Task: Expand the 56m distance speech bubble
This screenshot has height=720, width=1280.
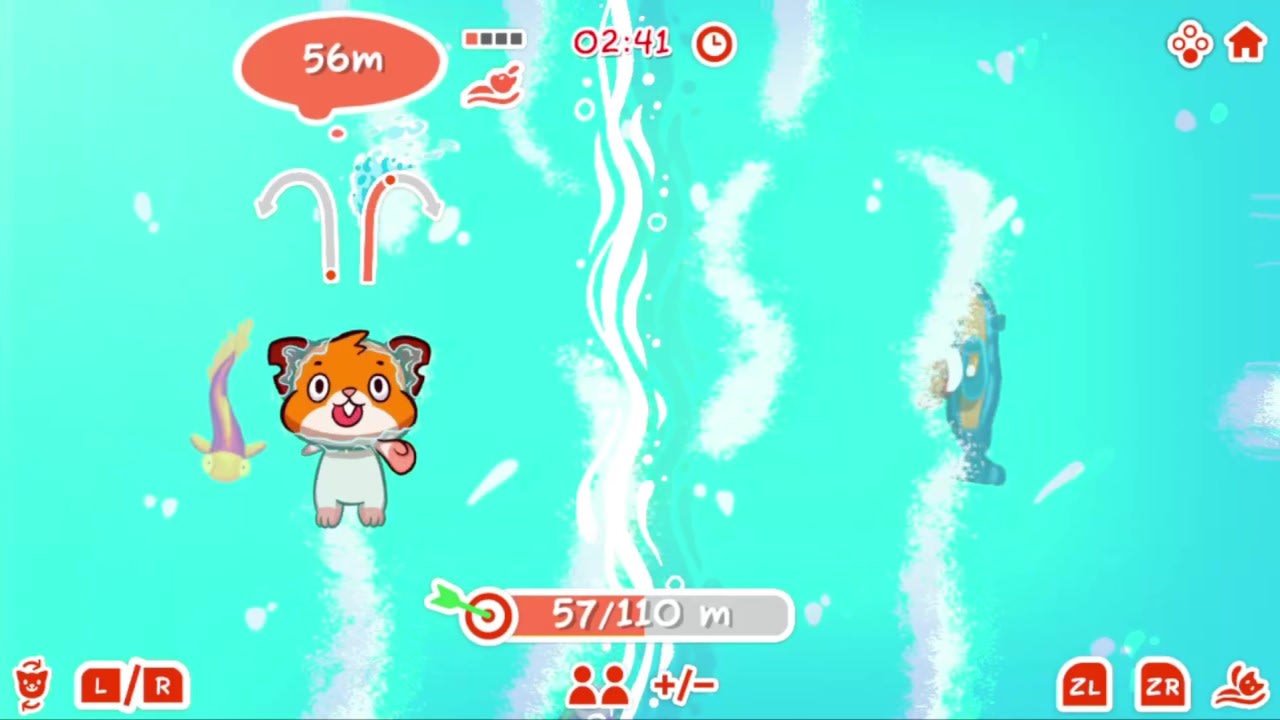Action: pos(338,60)
